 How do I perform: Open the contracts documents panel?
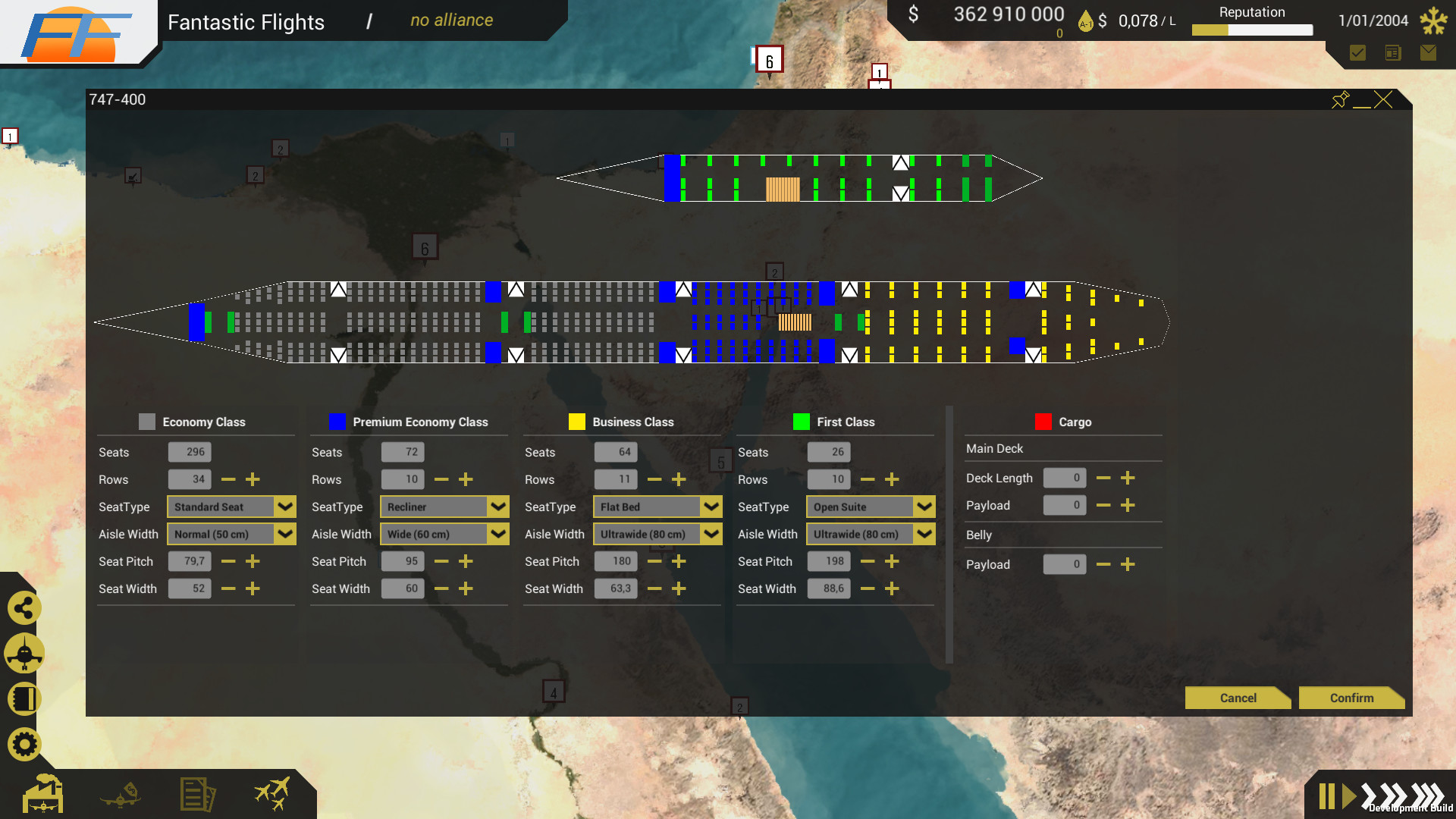click(196, 794)
